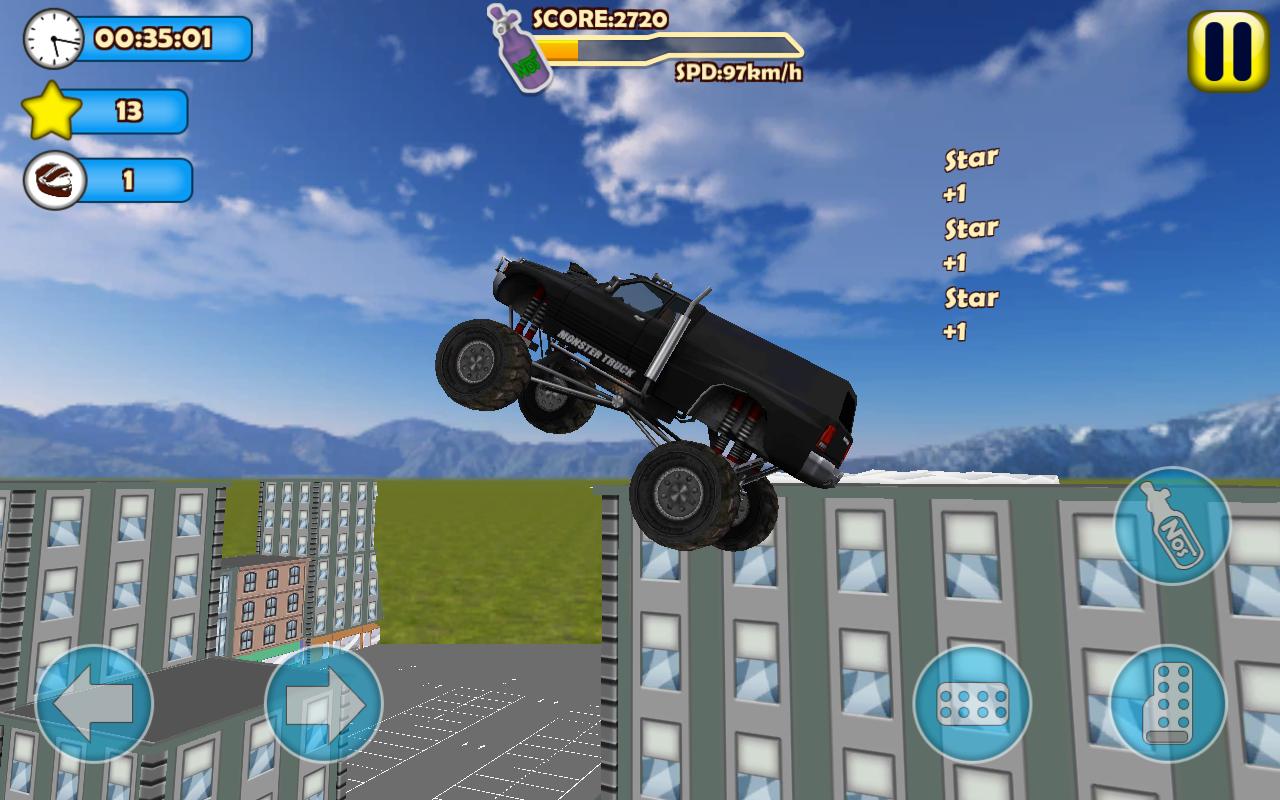Tap the nitro fuel gauge bar
The height and width of the screenshot is (800, 1280).
[x=670, y=45]
